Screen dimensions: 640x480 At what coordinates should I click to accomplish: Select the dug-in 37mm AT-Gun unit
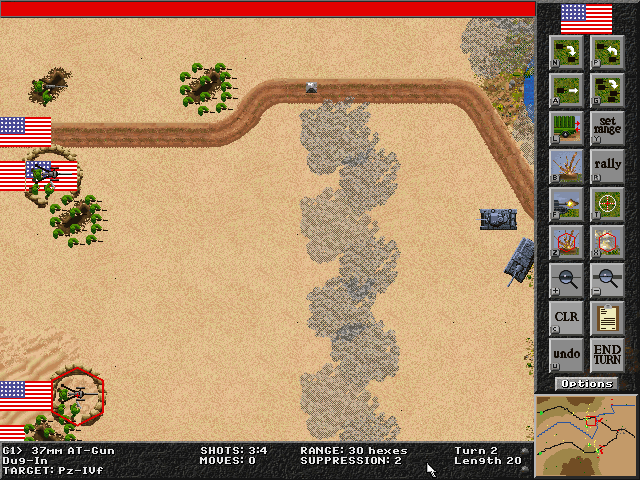[x=77, y=396]
